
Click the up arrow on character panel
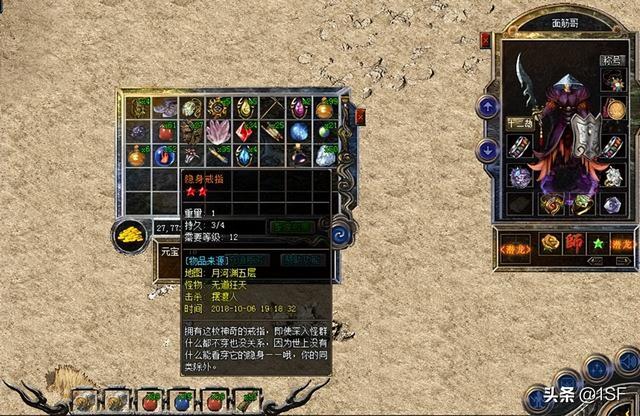coord(488,106)
